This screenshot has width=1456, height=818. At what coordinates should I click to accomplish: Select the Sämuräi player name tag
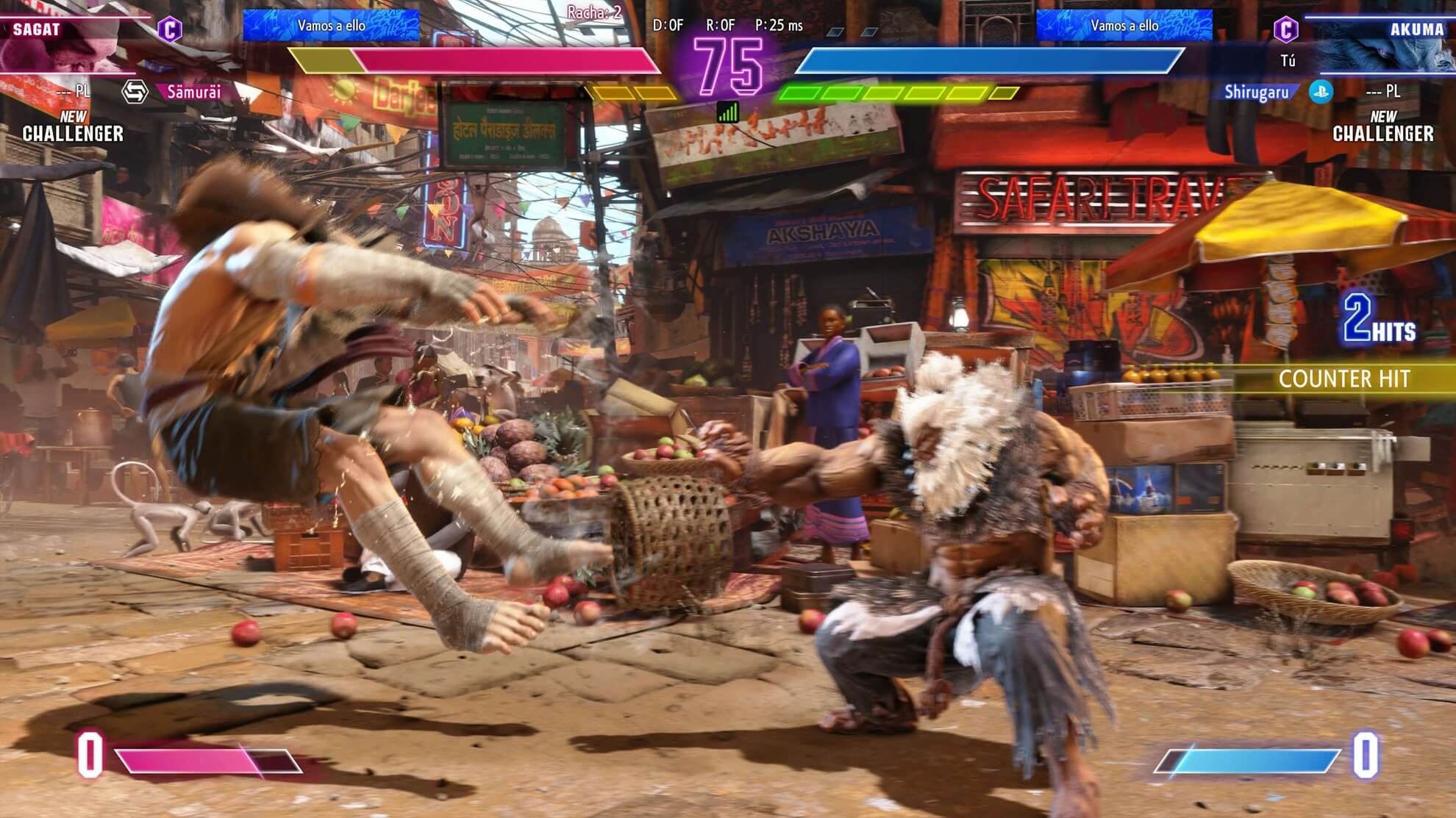193,92
